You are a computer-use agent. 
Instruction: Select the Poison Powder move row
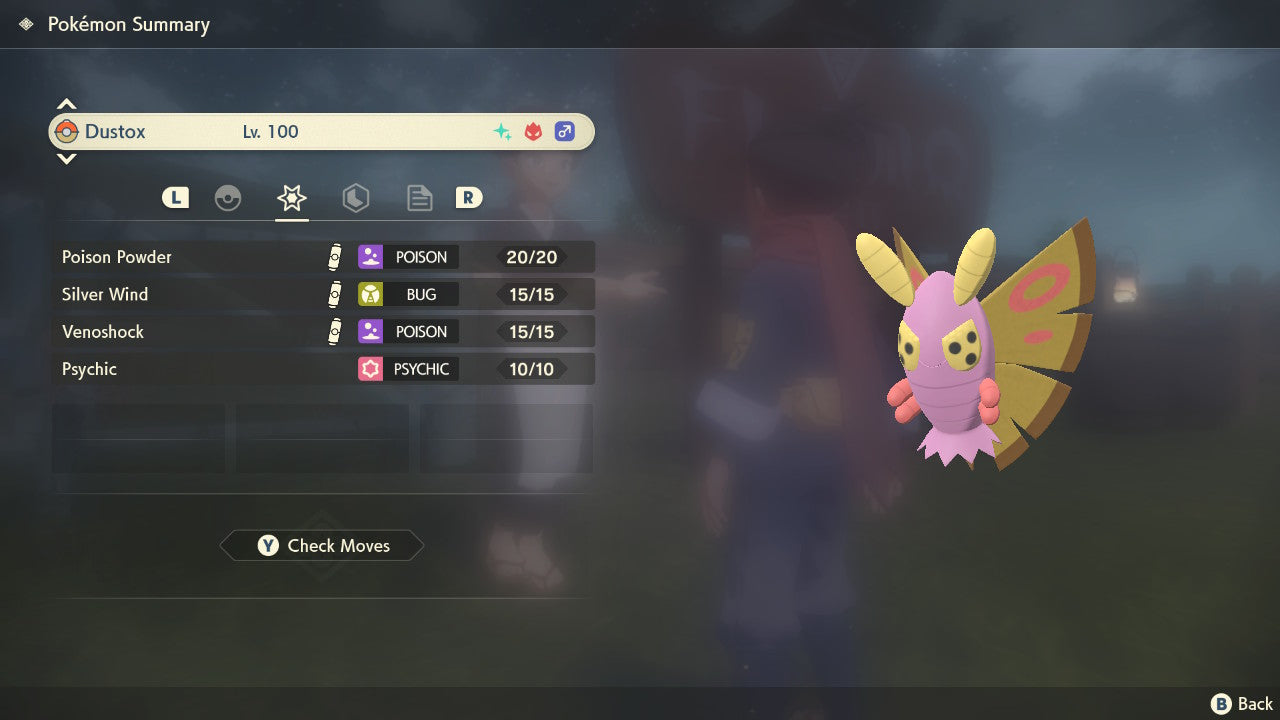tap(323, 257)
